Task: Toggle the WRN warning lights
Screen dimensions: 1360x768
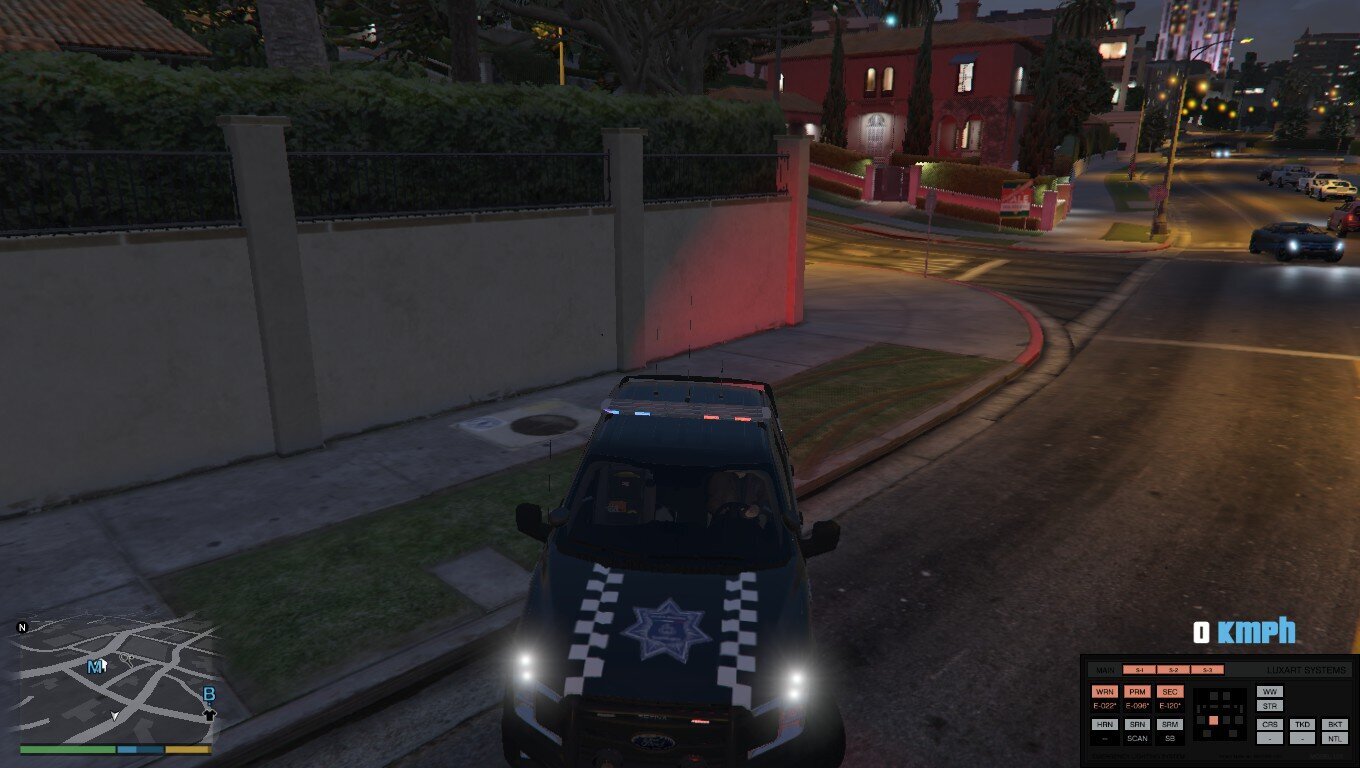Action: (1105, 691)
